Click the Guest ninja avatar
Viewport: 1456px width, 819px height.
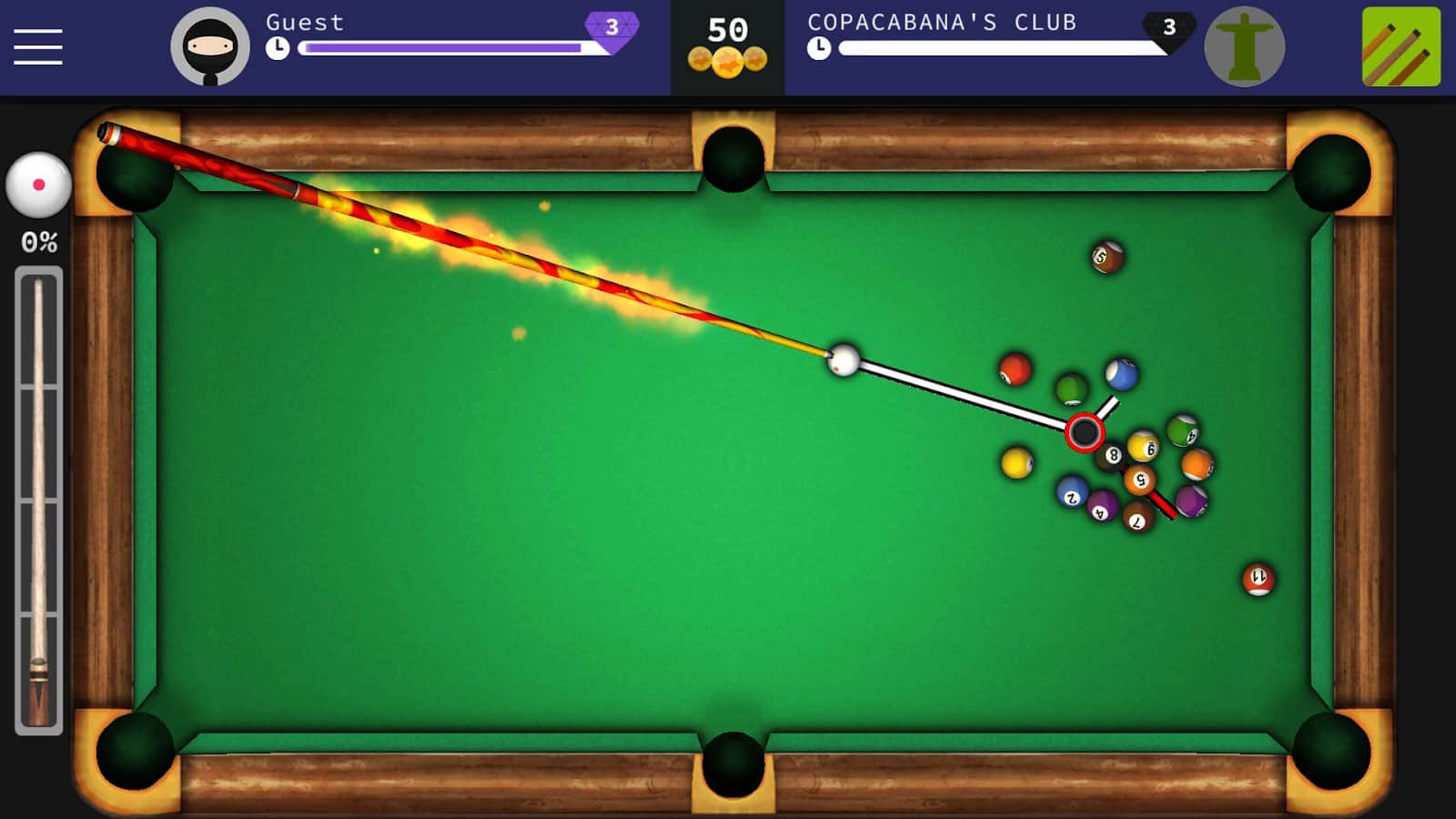click(211, 45)
